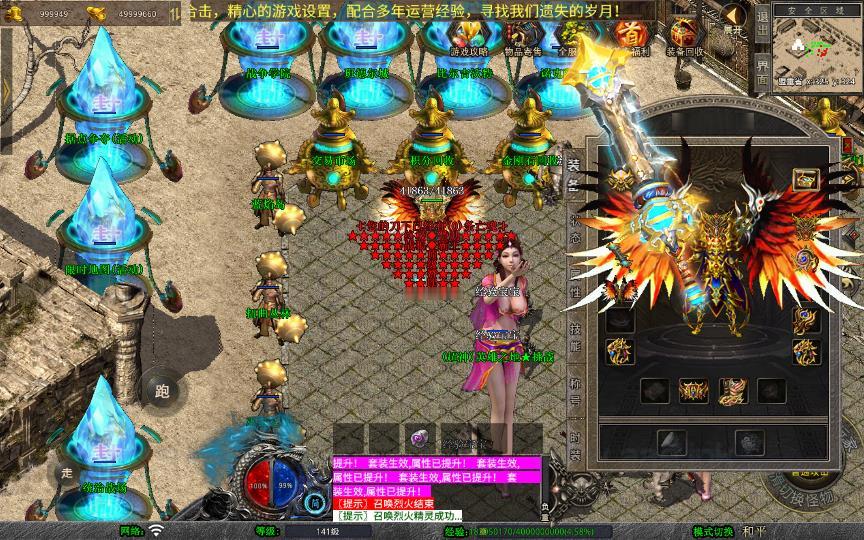Switch to the 装备 equipment tab

[573, 175]
